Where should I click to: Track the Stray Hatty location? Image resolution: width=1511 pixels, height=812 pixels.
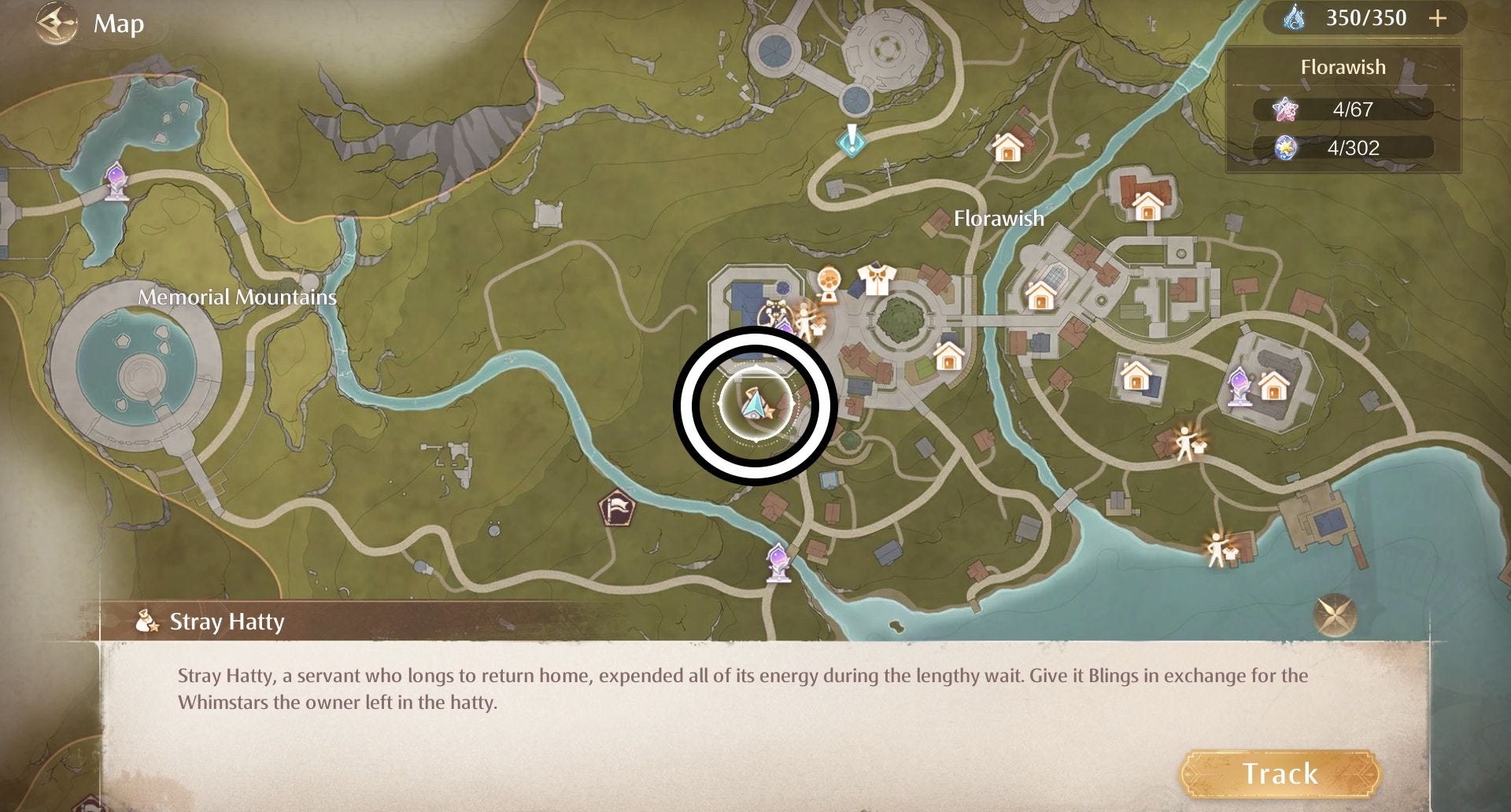point(1280,773)
